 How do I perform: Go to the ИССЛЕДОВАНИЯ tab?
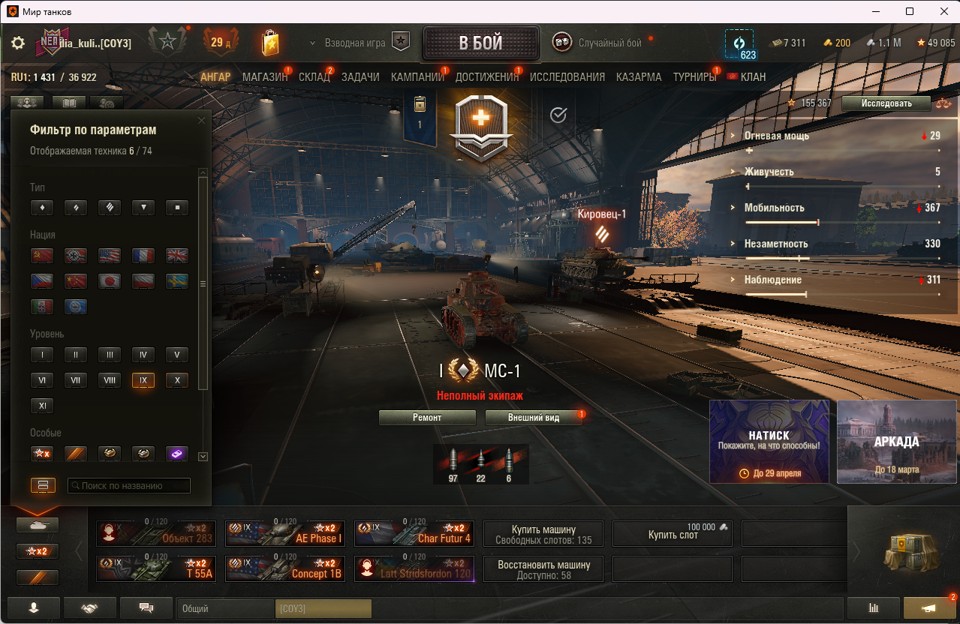pyautogui.click(x=567, y=77)
